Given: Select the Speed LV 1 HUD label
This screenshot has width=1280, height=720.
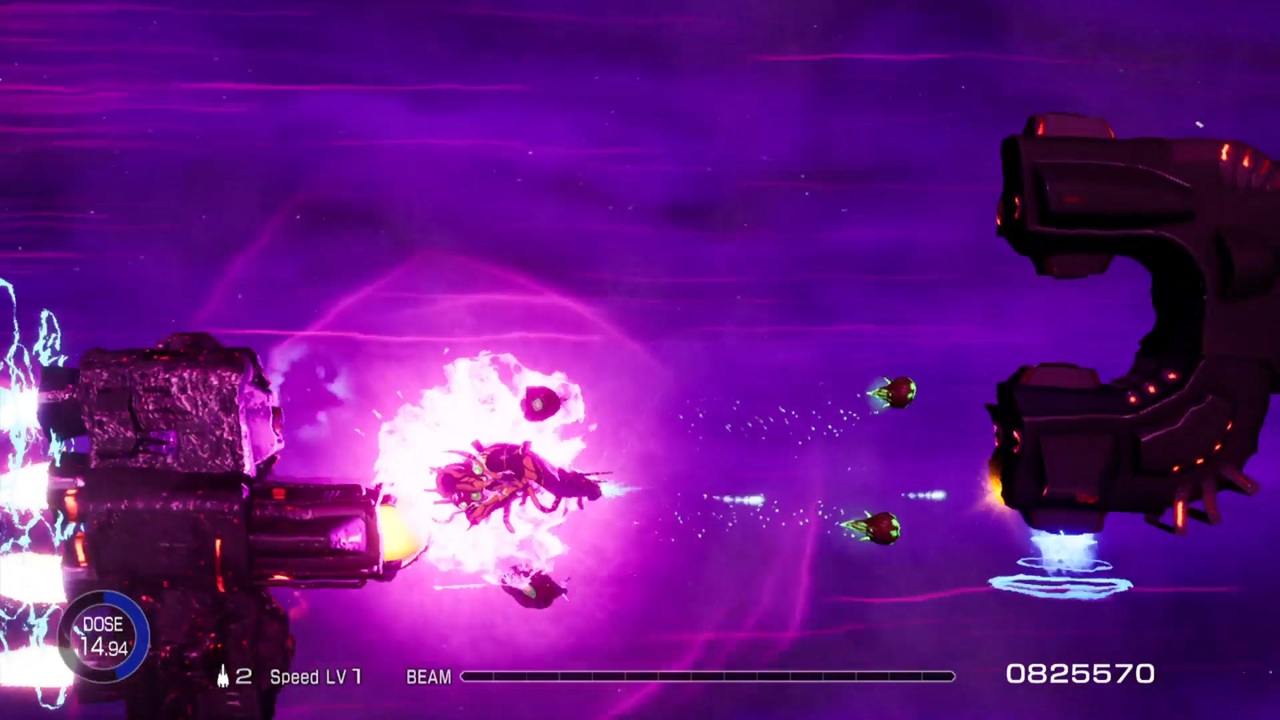Looking at the screenshot, I should click(314, 677).
